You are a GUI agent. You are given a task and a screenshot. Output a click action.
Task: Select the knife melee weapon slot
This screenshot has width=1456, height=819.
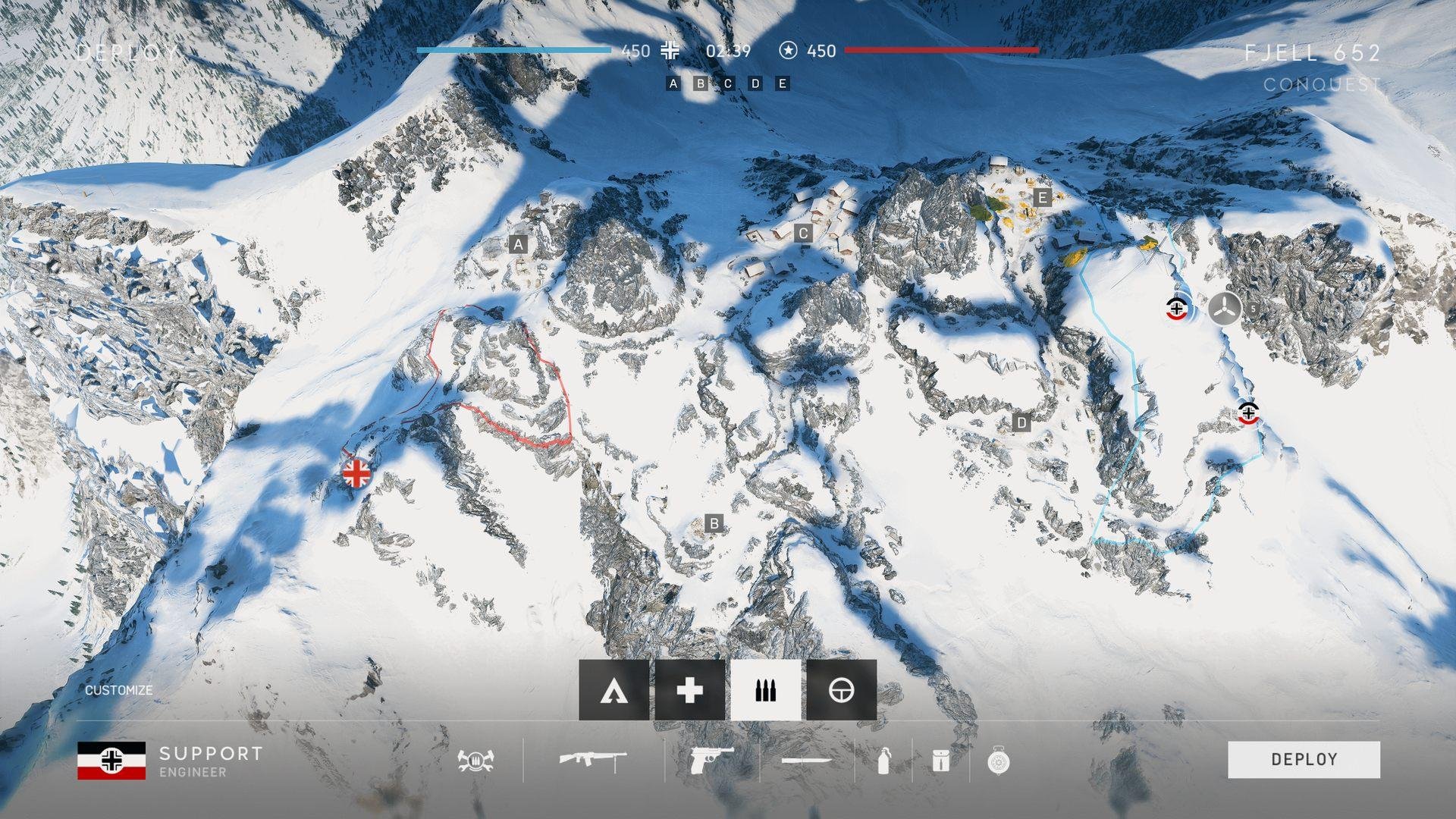pos(806,760)
